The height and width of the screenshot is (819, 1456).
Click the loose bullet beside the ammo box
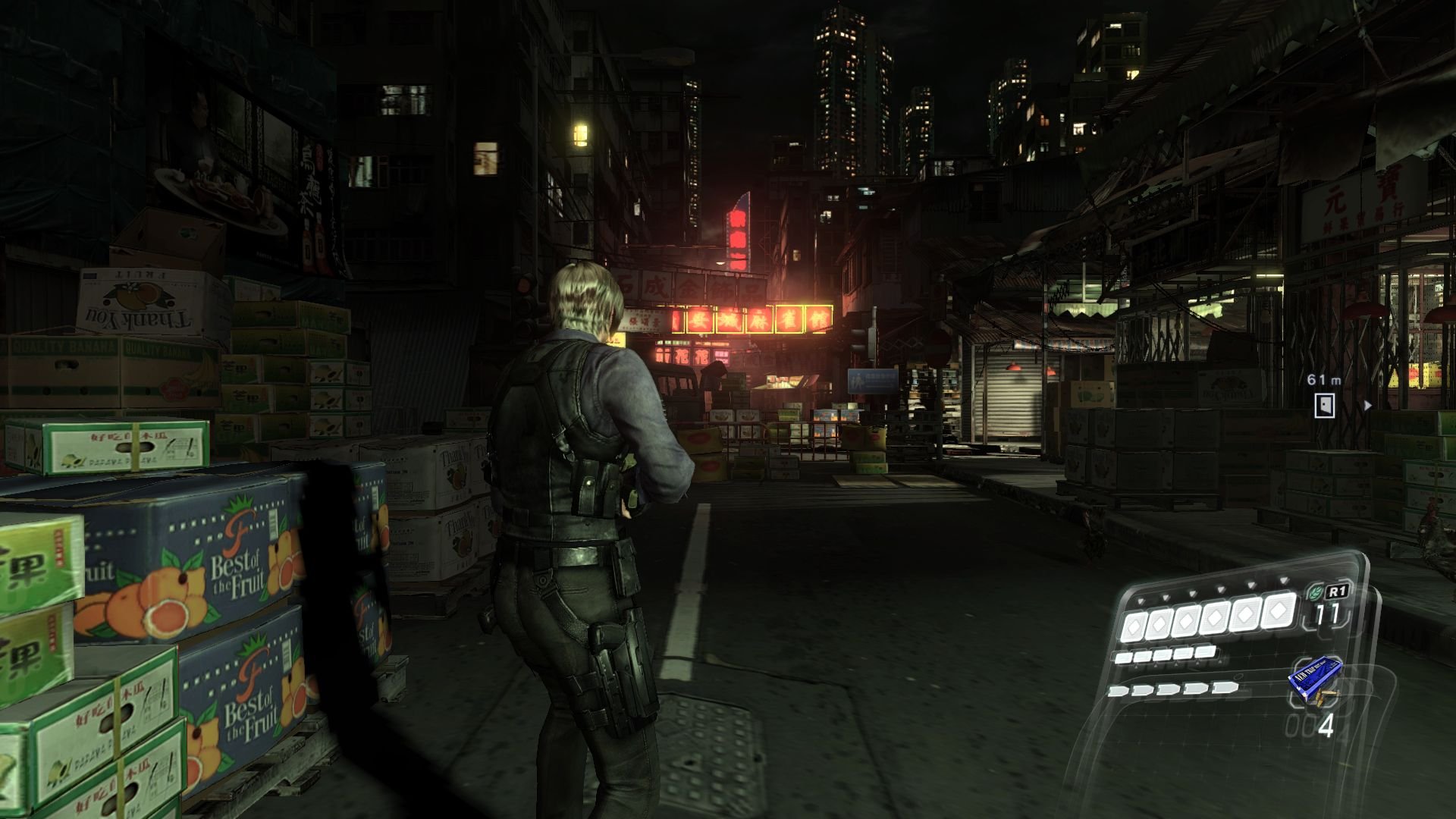pos(1326,698)
